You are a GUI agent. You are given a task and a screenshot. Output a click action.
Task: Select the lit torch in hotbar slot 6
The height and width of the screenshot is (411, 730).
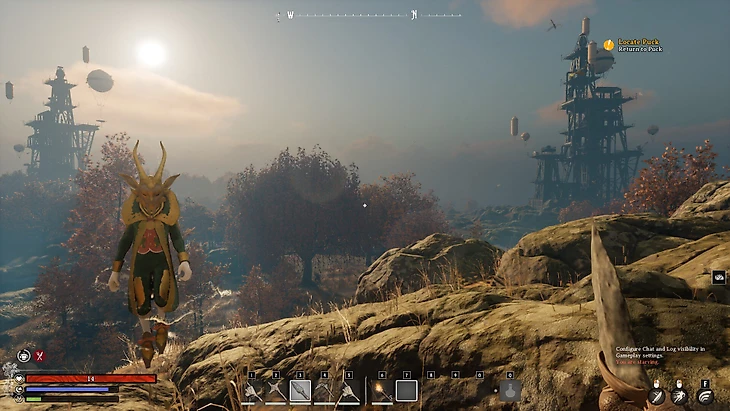[381, 391]
